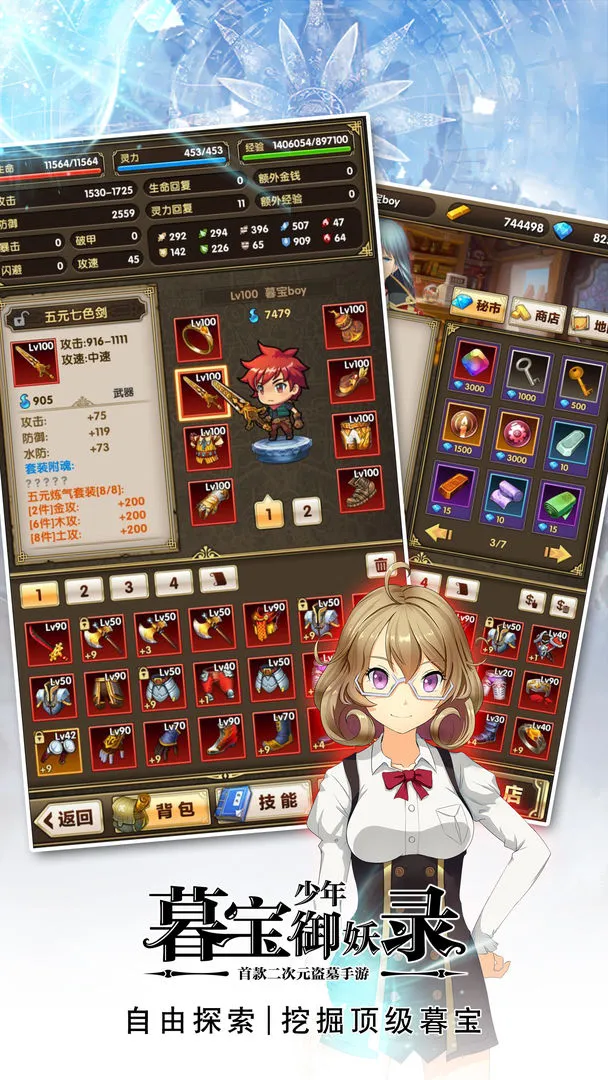
Task: Switch to equipment loadout 2
Action: [x=307, y=511]
